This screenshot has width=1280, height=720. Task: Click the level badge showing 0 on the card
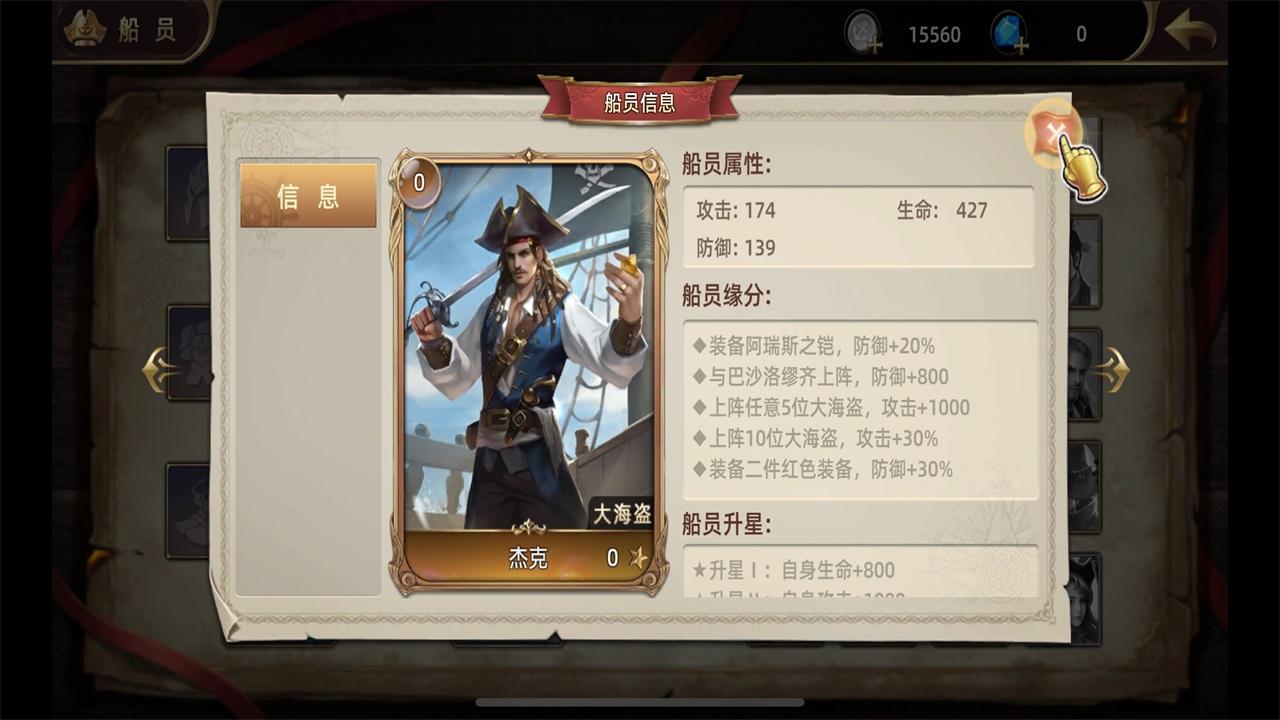421,180
